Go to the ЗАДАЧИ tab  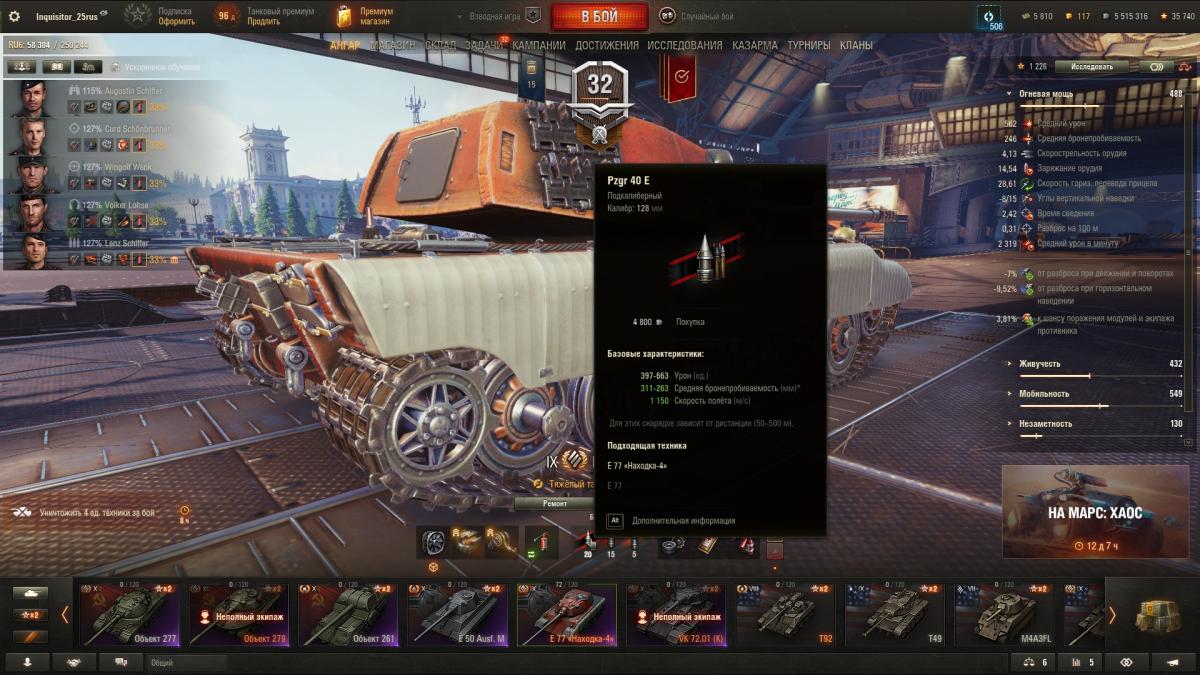(x=484, y=45)
